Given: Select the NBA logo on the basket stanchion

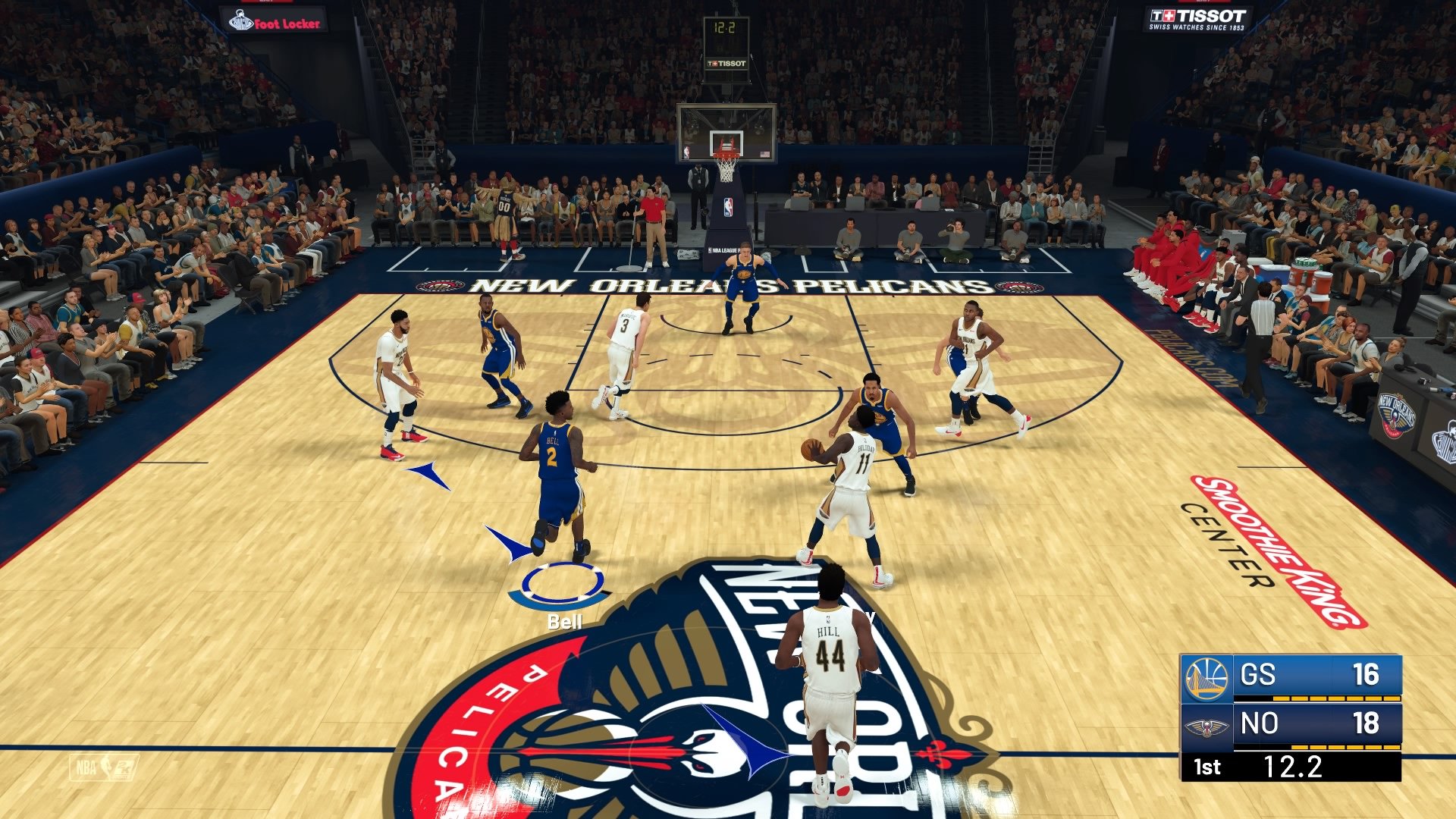Looking at the screenshot, I should coord(726,208).
